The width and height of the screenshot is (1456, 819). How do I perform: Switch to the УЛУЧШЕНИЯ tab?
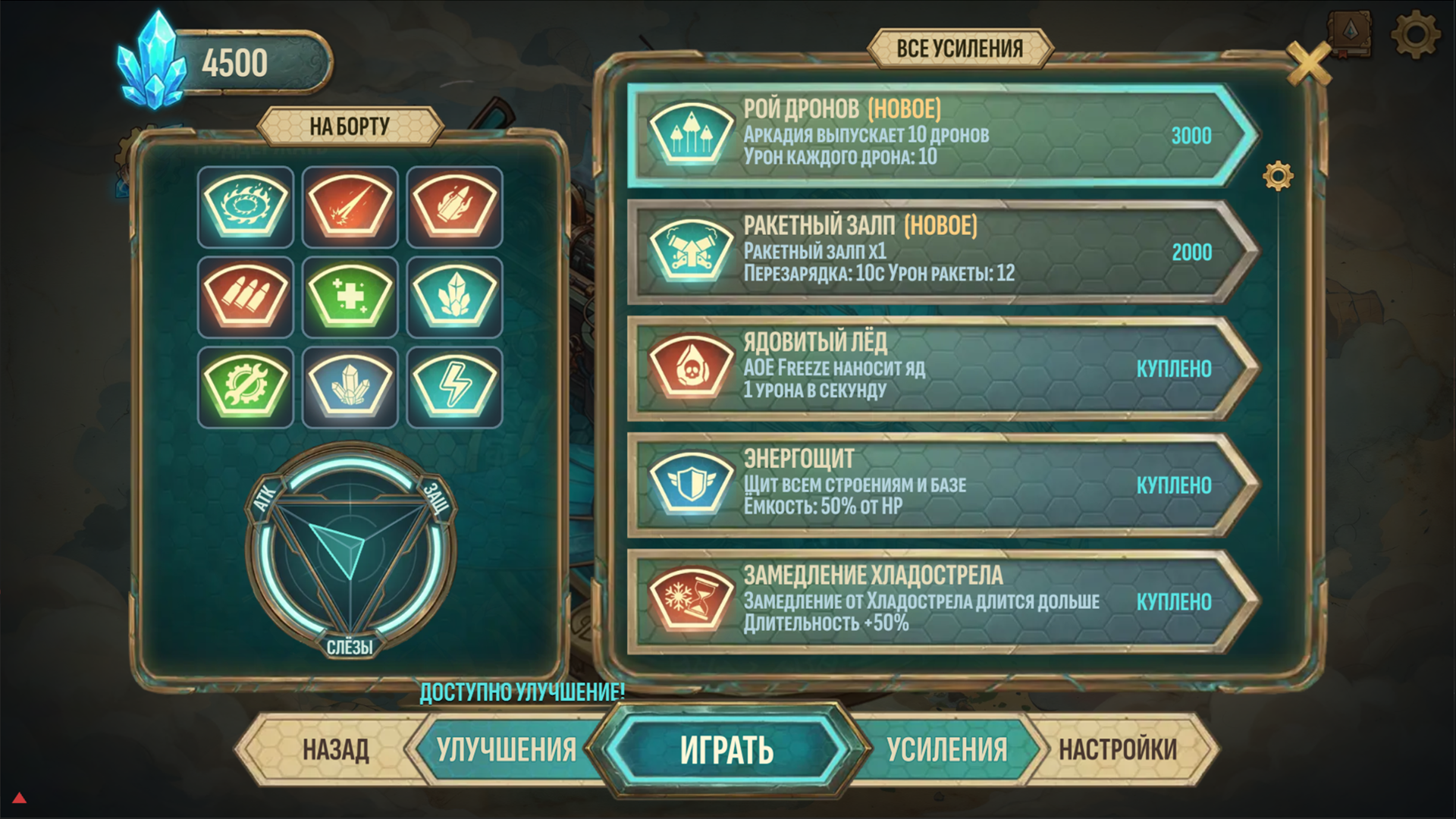coord(507,748)
